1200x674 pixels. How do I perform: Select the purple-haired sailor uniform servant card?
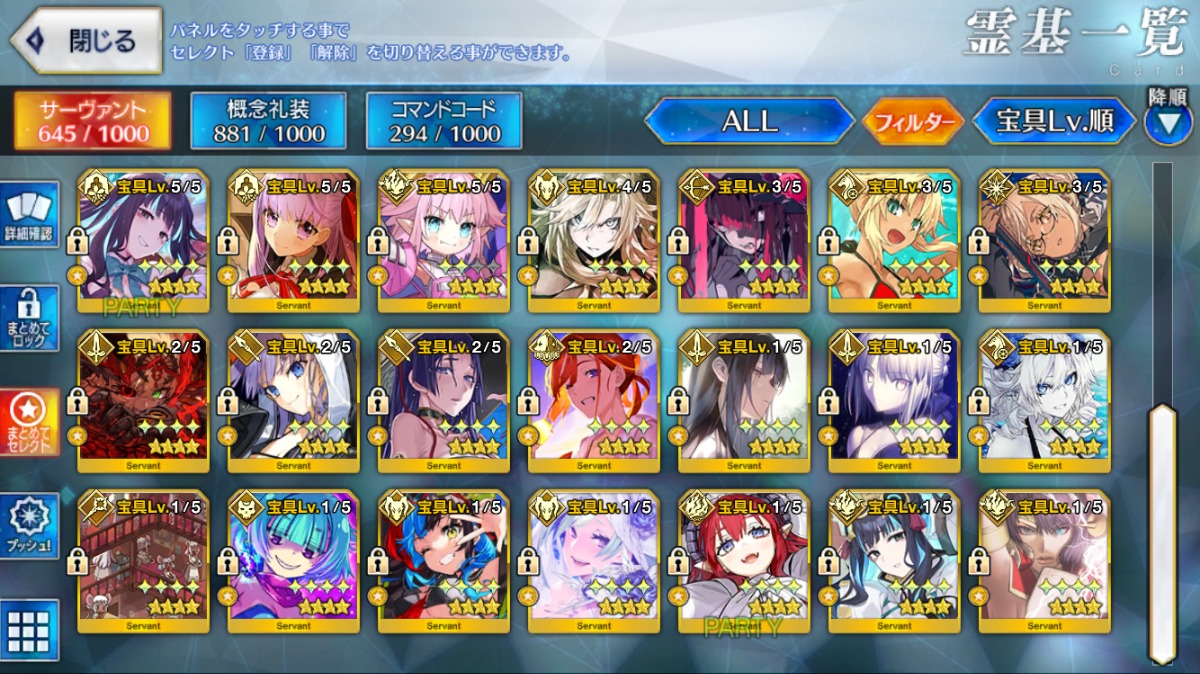[x=144, y=238]
